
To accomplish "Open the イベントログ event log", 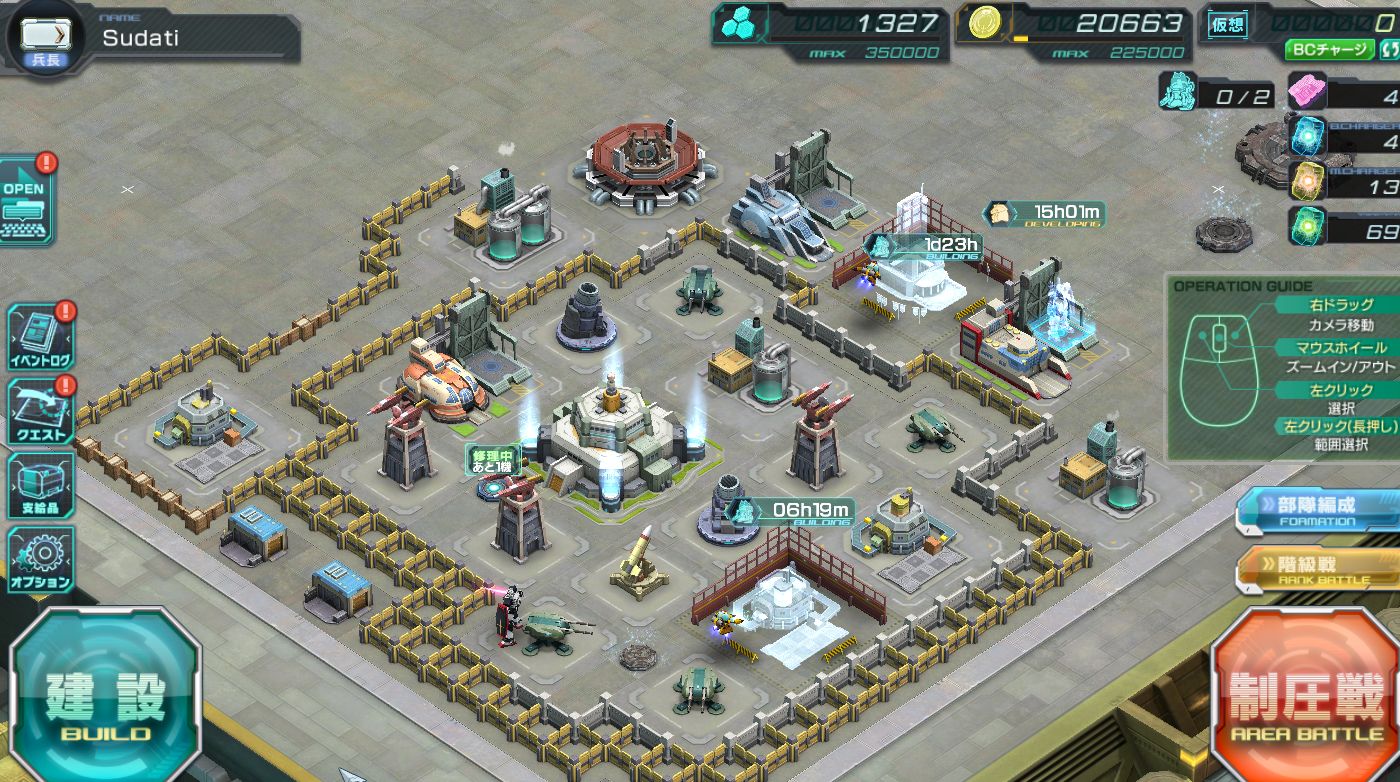I will point(40,337).
